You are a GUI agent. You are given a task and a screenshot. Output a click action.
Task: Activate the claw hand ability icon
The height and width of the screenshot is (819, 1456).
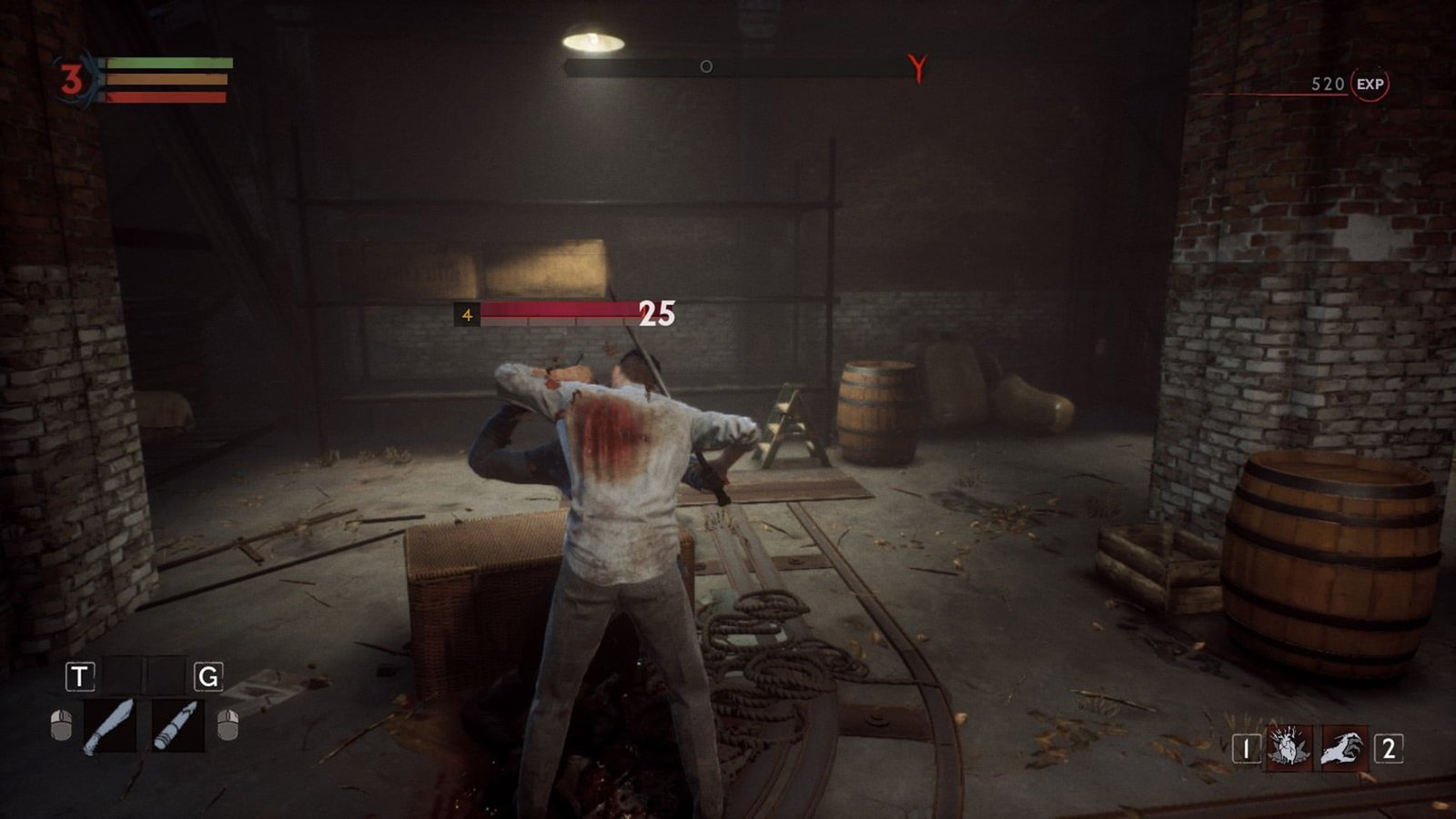tap(1343, 749)
